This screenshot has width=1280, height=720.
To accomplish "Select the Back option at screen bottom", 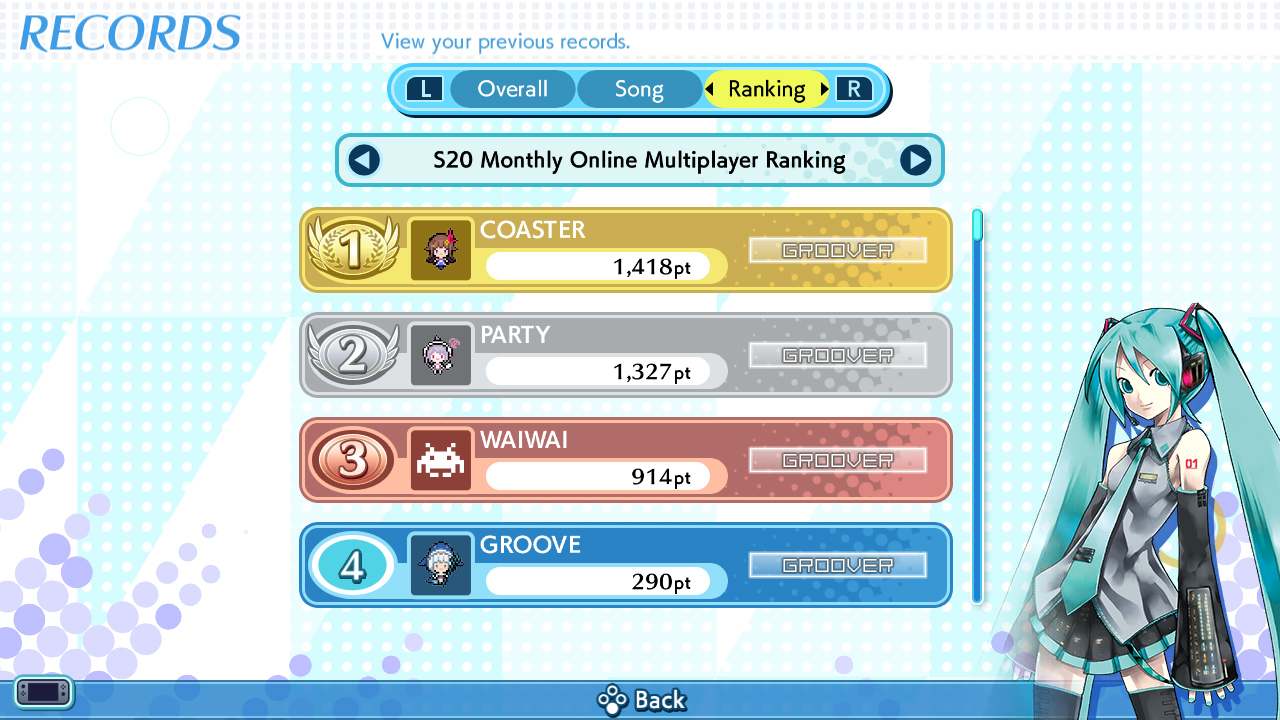I will click(x=640, y=699).
